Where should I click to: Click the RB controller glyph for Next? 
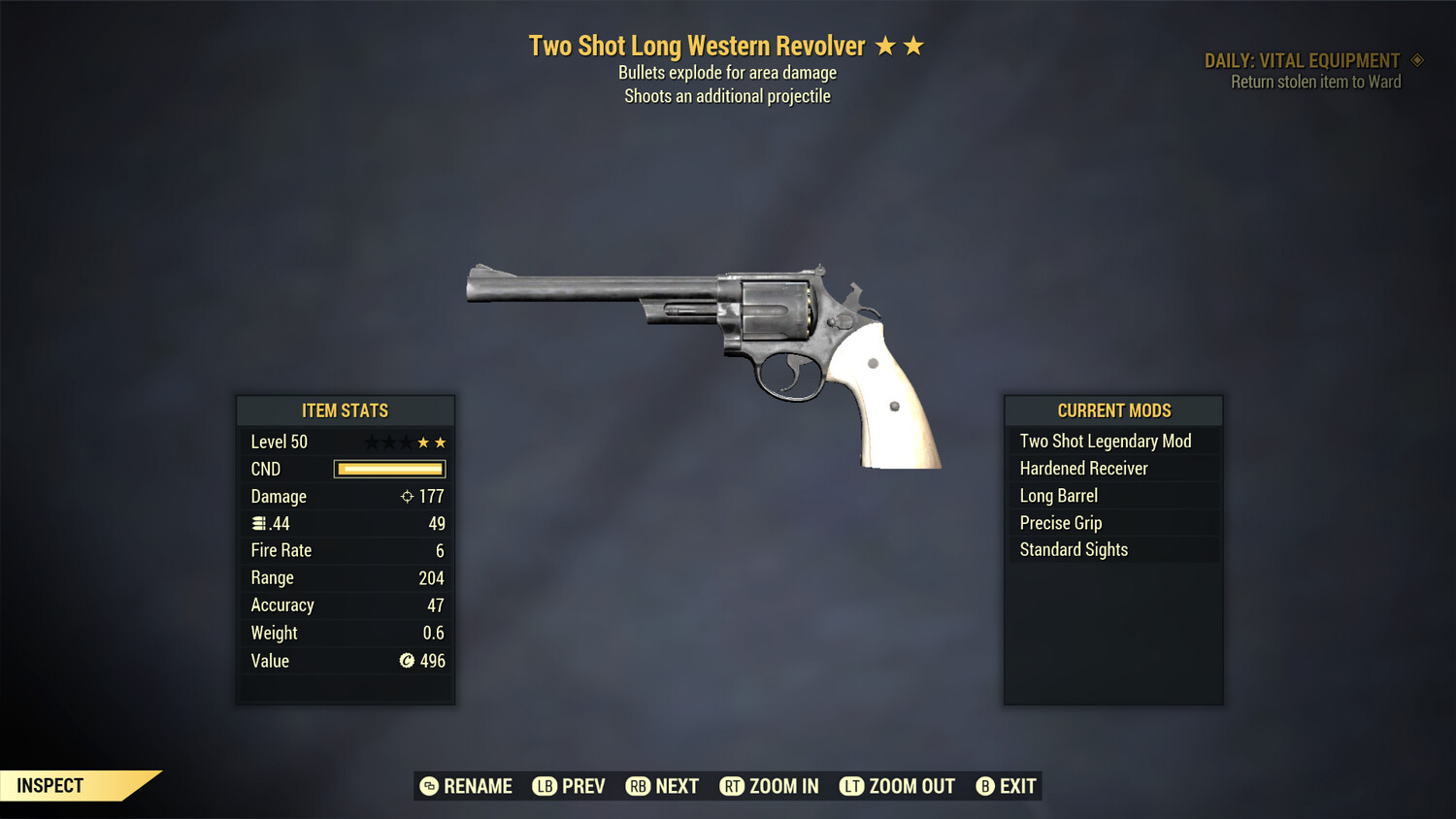click(640, 786)
